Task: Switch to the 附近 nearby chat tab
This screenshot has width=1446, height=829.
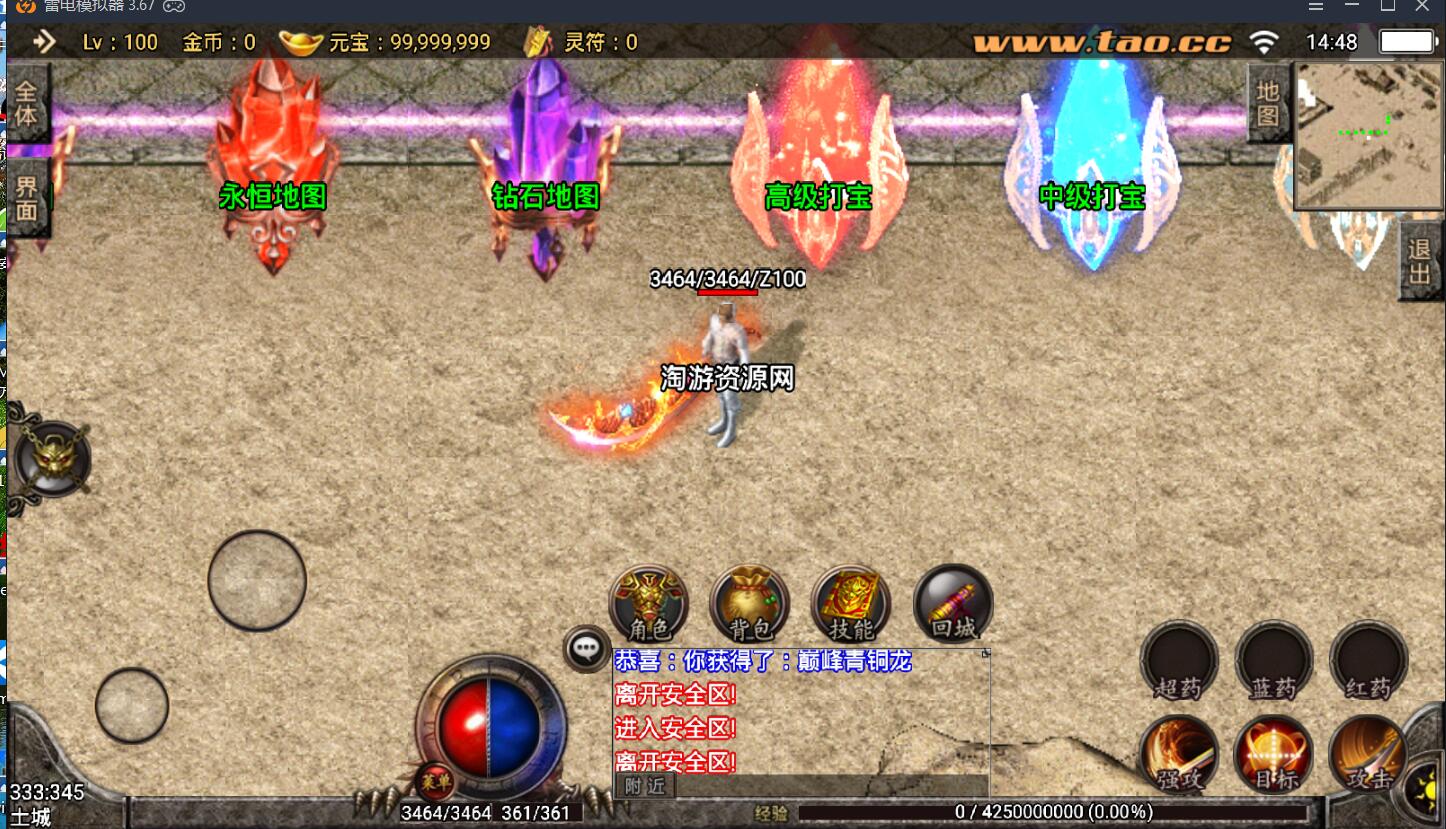Action: point(645,786)
